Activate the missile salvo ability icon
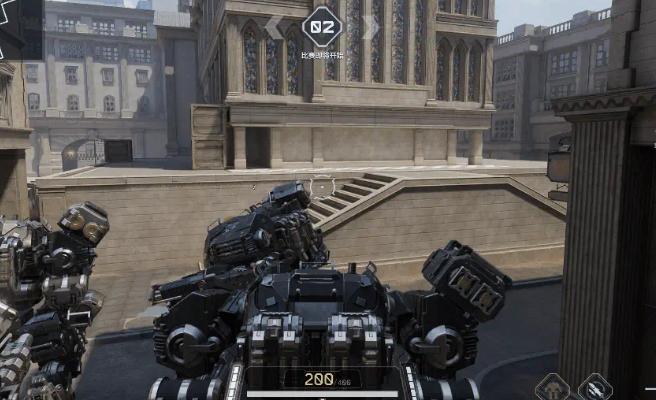 [596, 390]
